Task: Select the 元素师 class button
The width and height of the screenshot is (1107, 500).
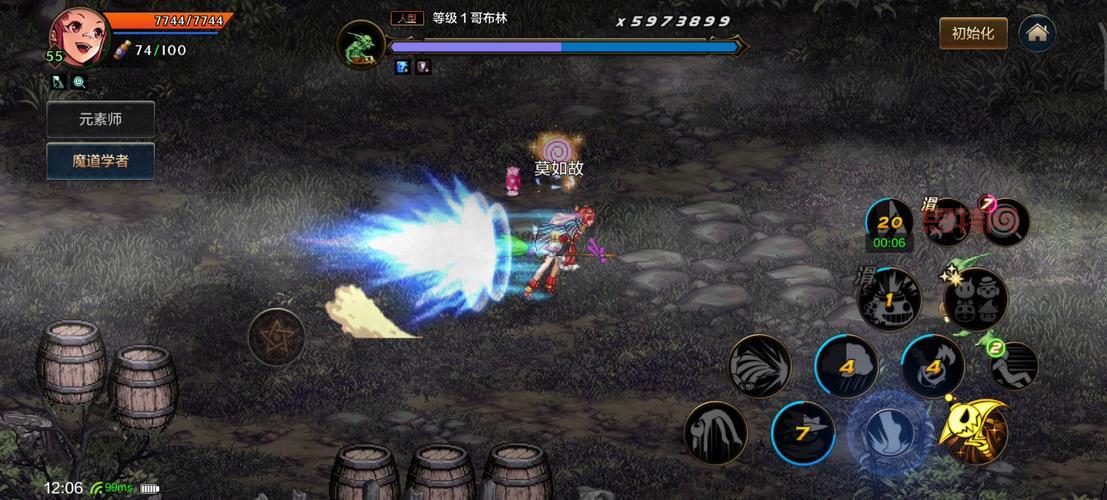Action: 101,119
